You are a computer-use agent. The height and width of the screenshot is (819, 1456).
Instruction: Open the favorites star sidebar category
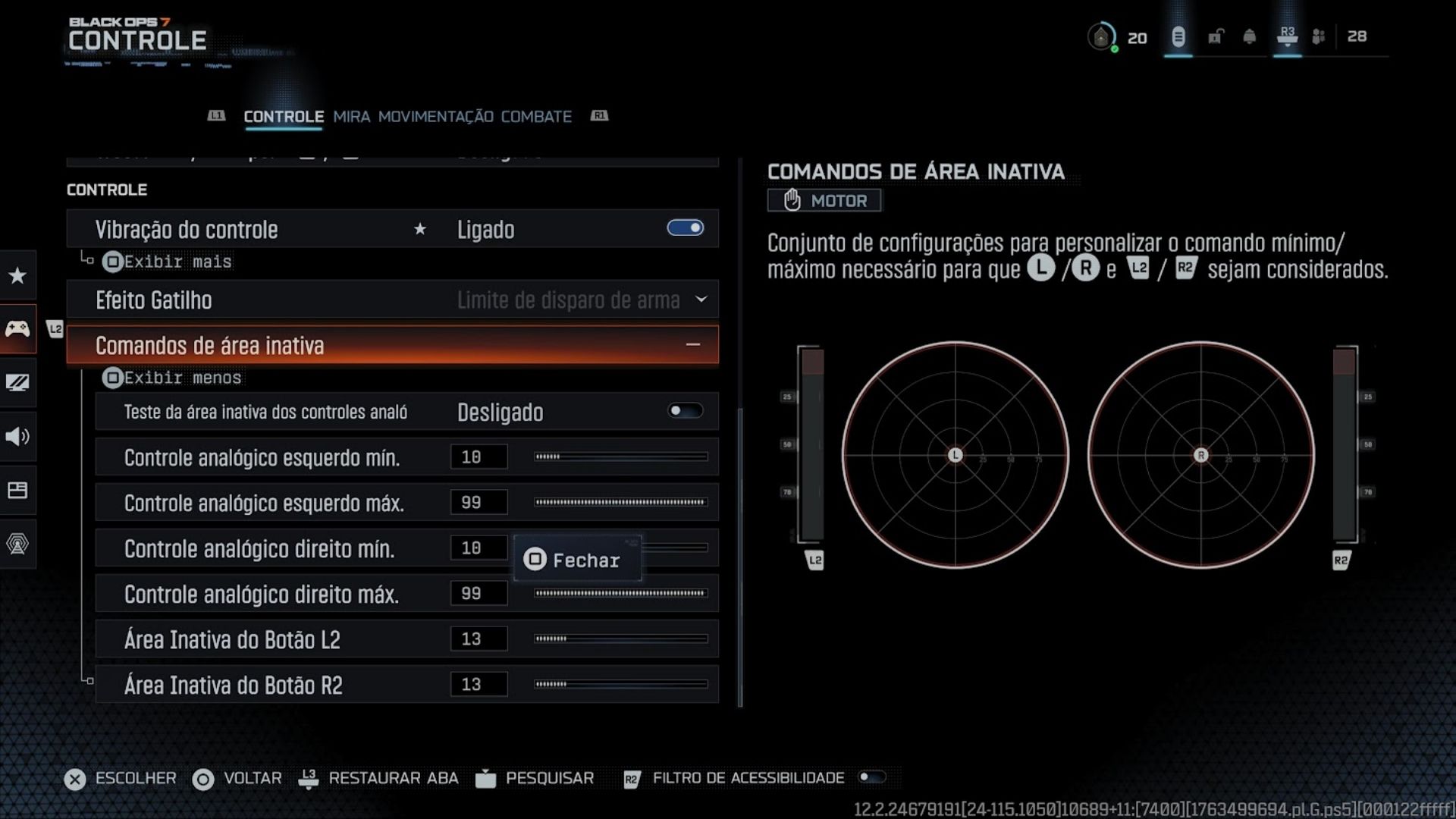coord(17,275)
